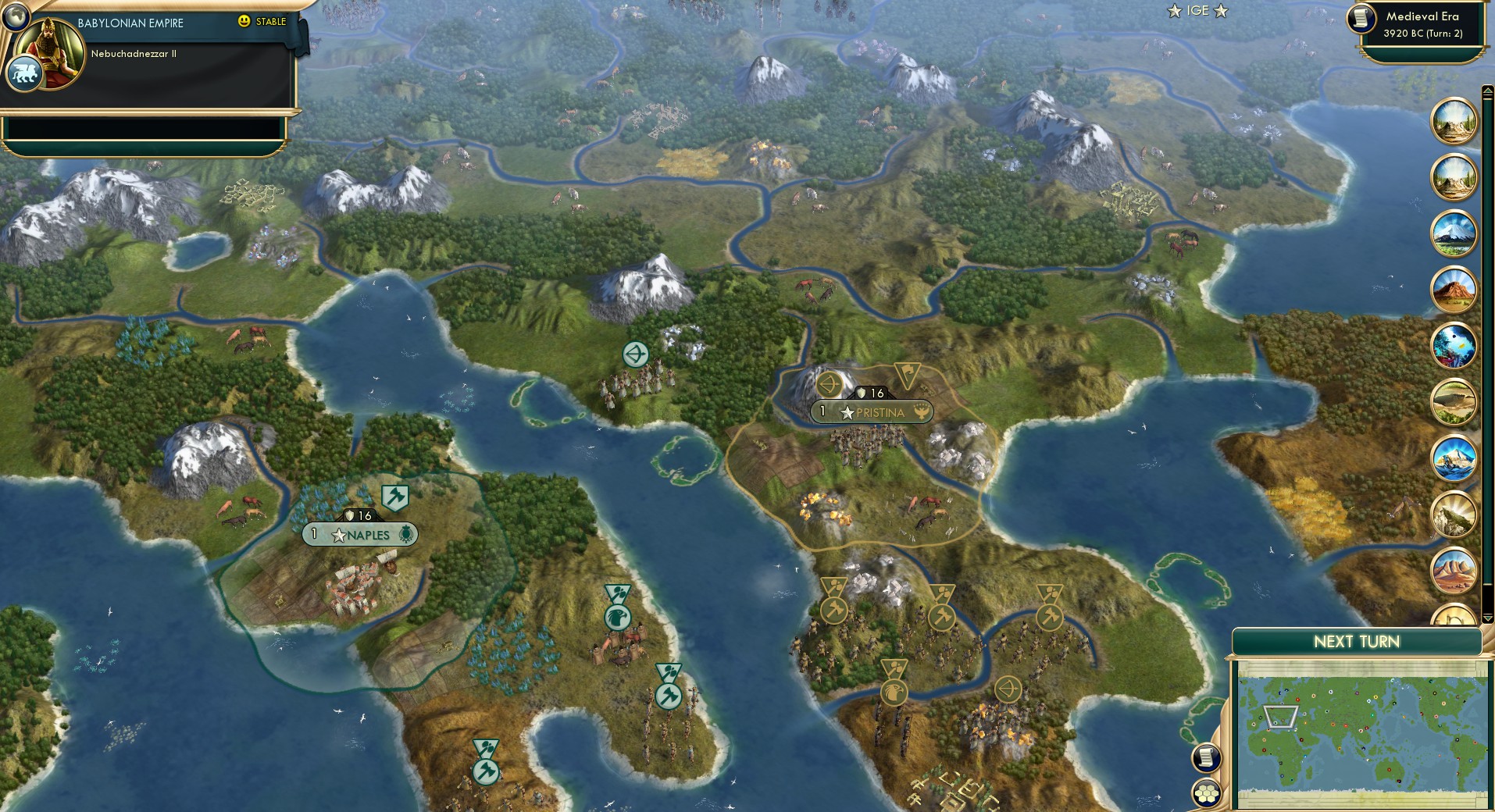Select the desert buttes wonder icon
The image size is (1495, 812).
point(1456,571)
